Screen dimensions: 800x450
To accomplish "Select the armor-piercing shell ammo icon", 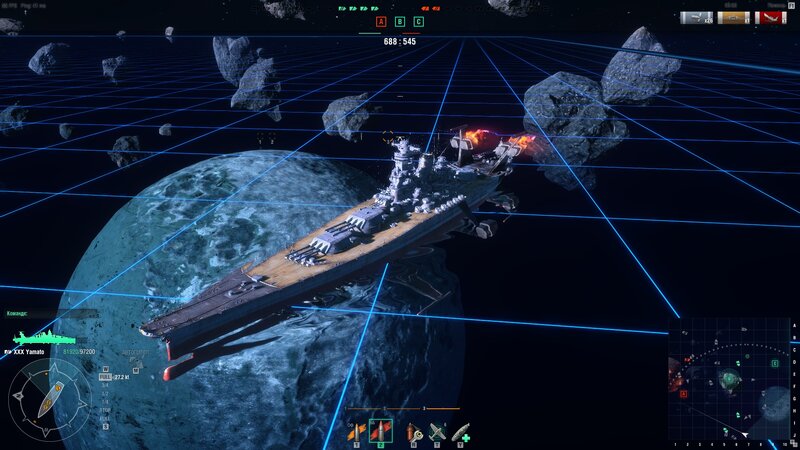I will pyautogui.click(x=381, y=431).
